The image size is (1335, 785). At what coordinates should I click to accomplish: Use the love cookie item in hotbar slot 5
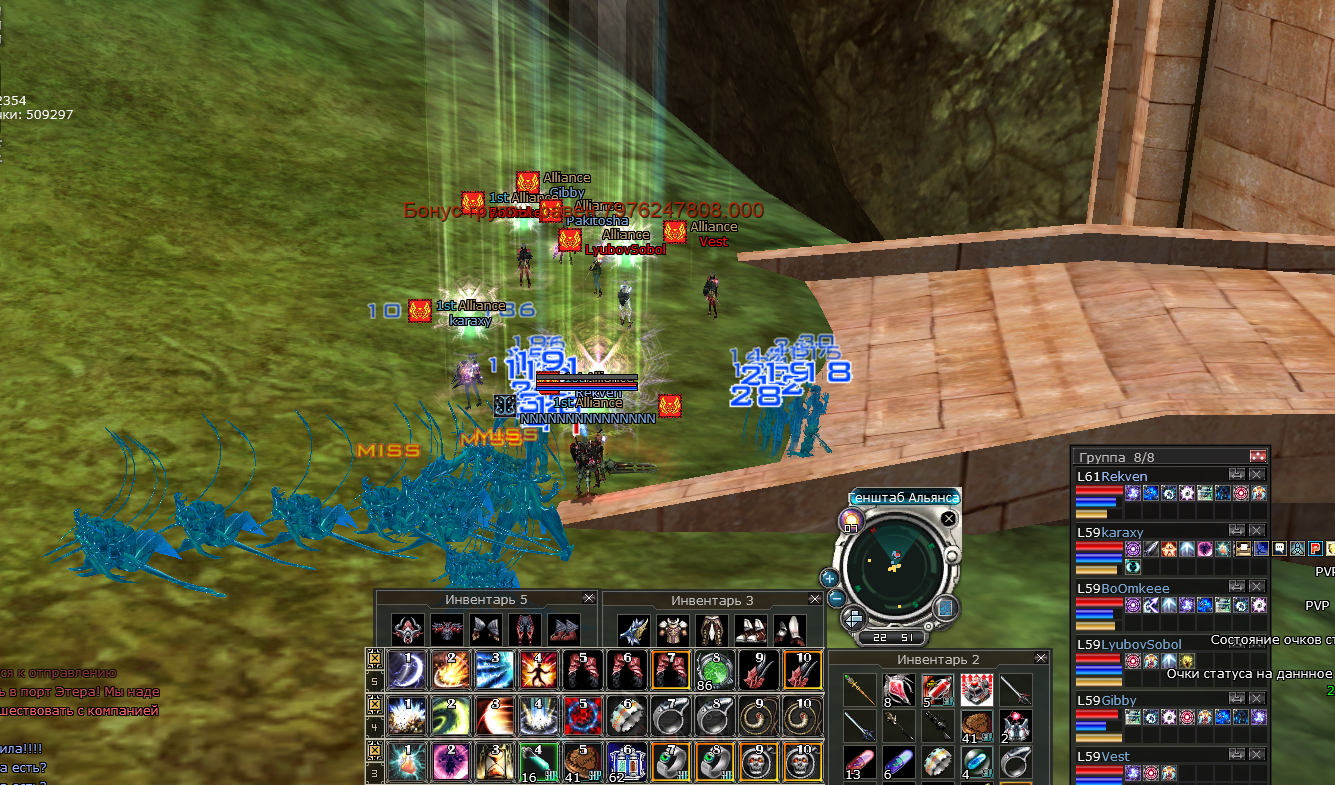[x=580, y=760]
